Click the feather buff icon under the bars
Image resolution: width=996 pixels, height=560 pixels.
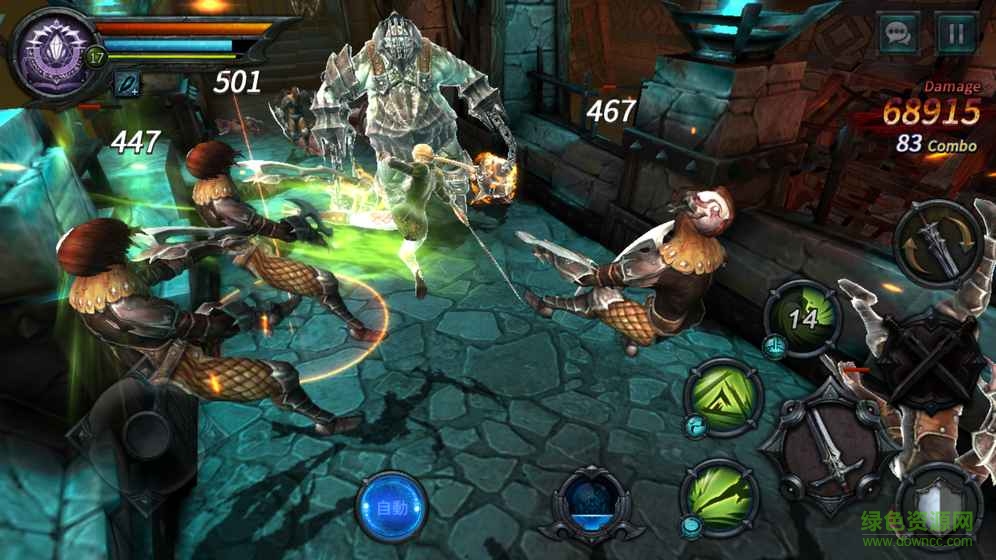point(127,86)
